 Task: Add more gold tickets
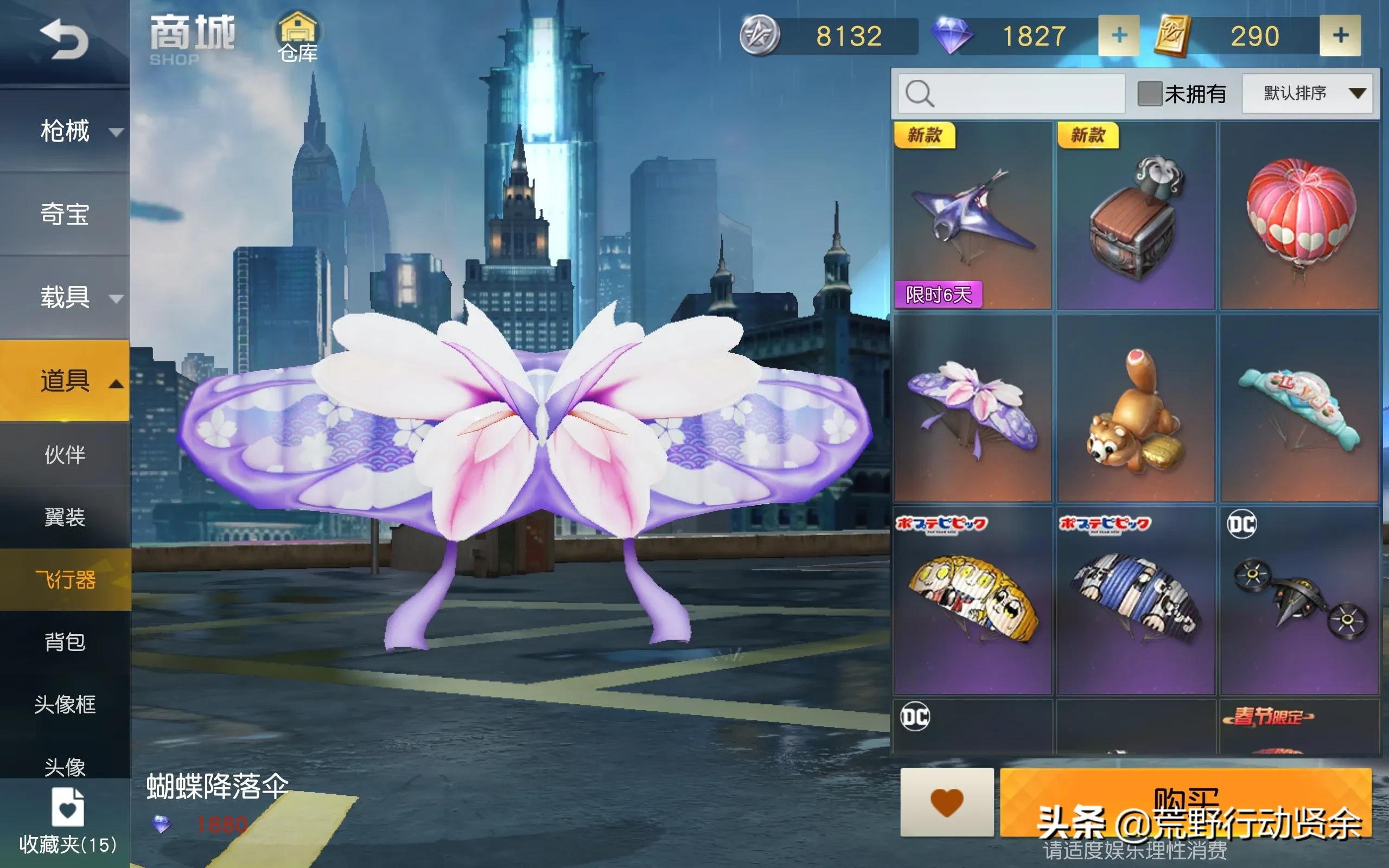click(1340, 36)
